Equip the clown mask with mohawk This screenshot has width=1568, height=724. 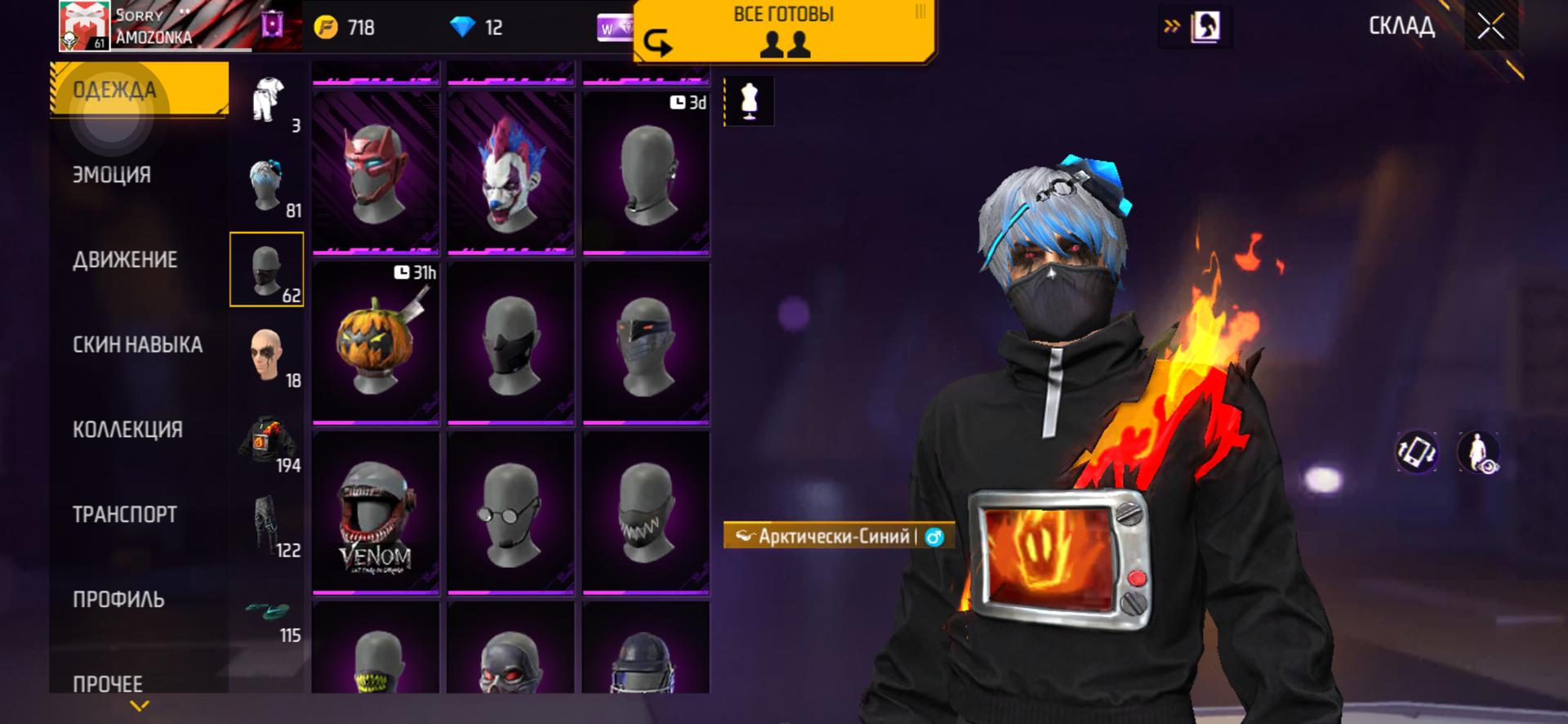[510, 172]
